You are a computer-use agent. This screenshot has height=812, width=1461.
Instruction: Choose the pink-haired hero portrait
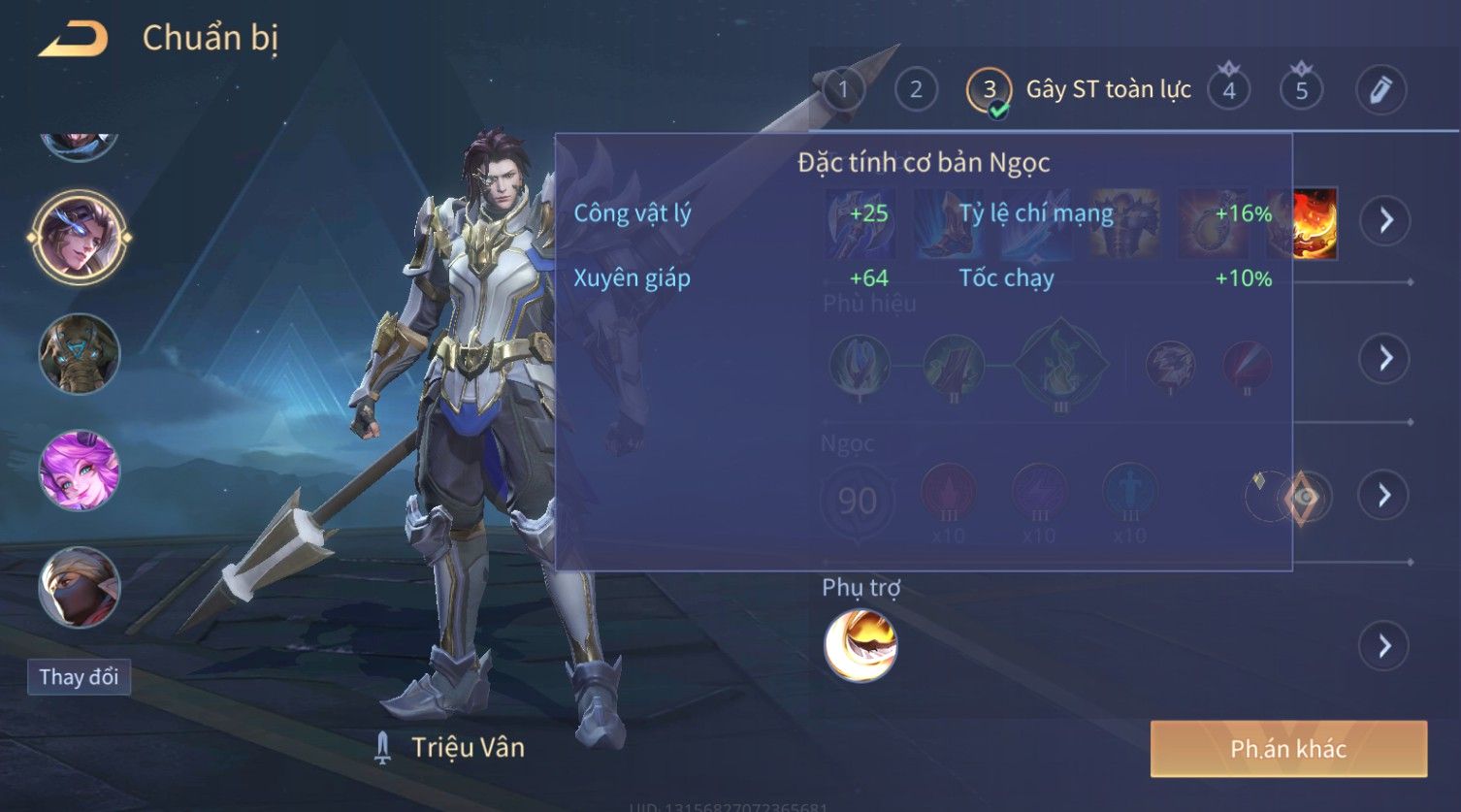(80, 471)
